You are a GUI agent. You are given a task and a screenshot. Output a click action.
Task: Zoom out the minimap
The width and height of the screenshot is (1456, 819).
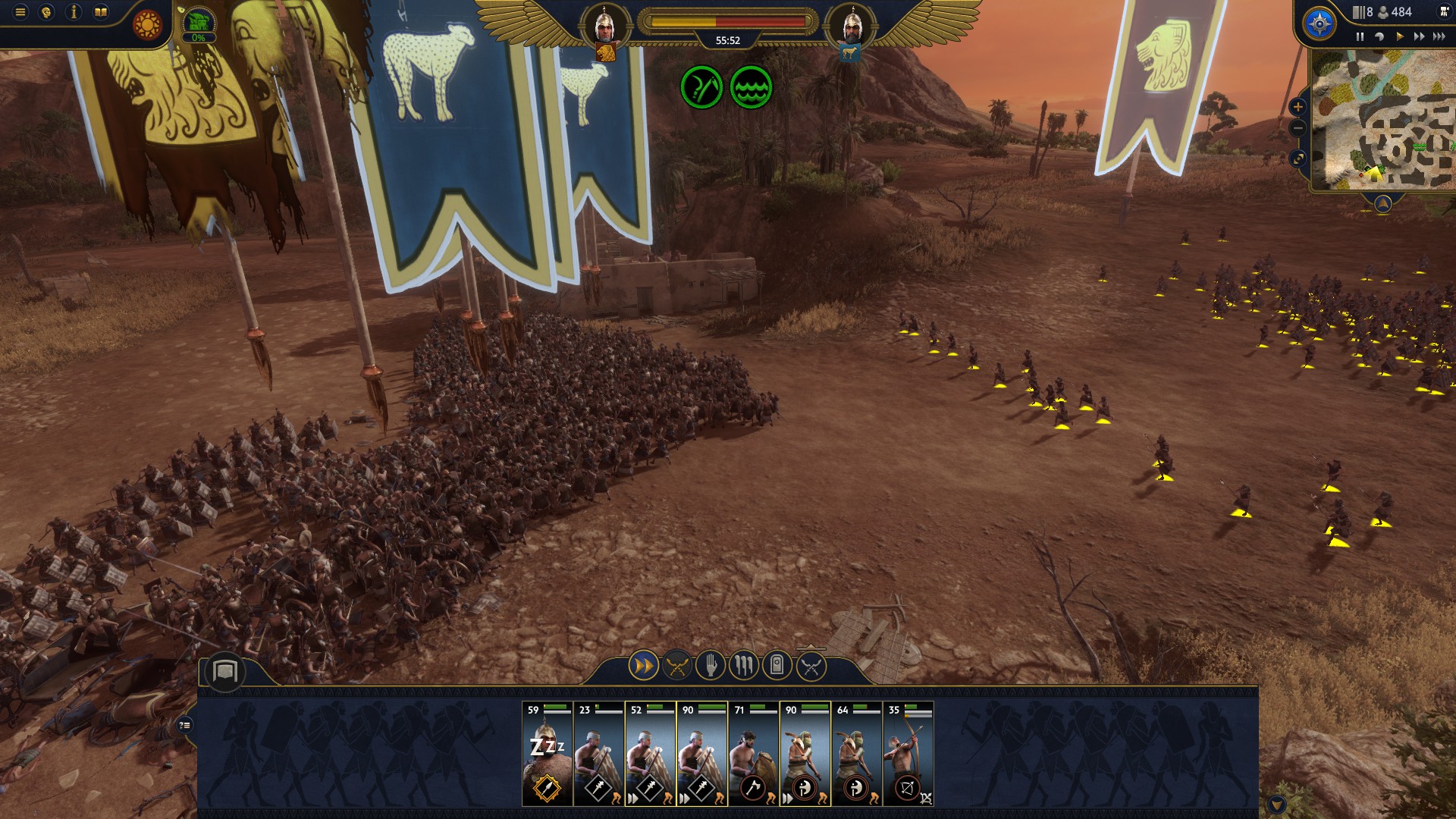(x=1298, y=129)
